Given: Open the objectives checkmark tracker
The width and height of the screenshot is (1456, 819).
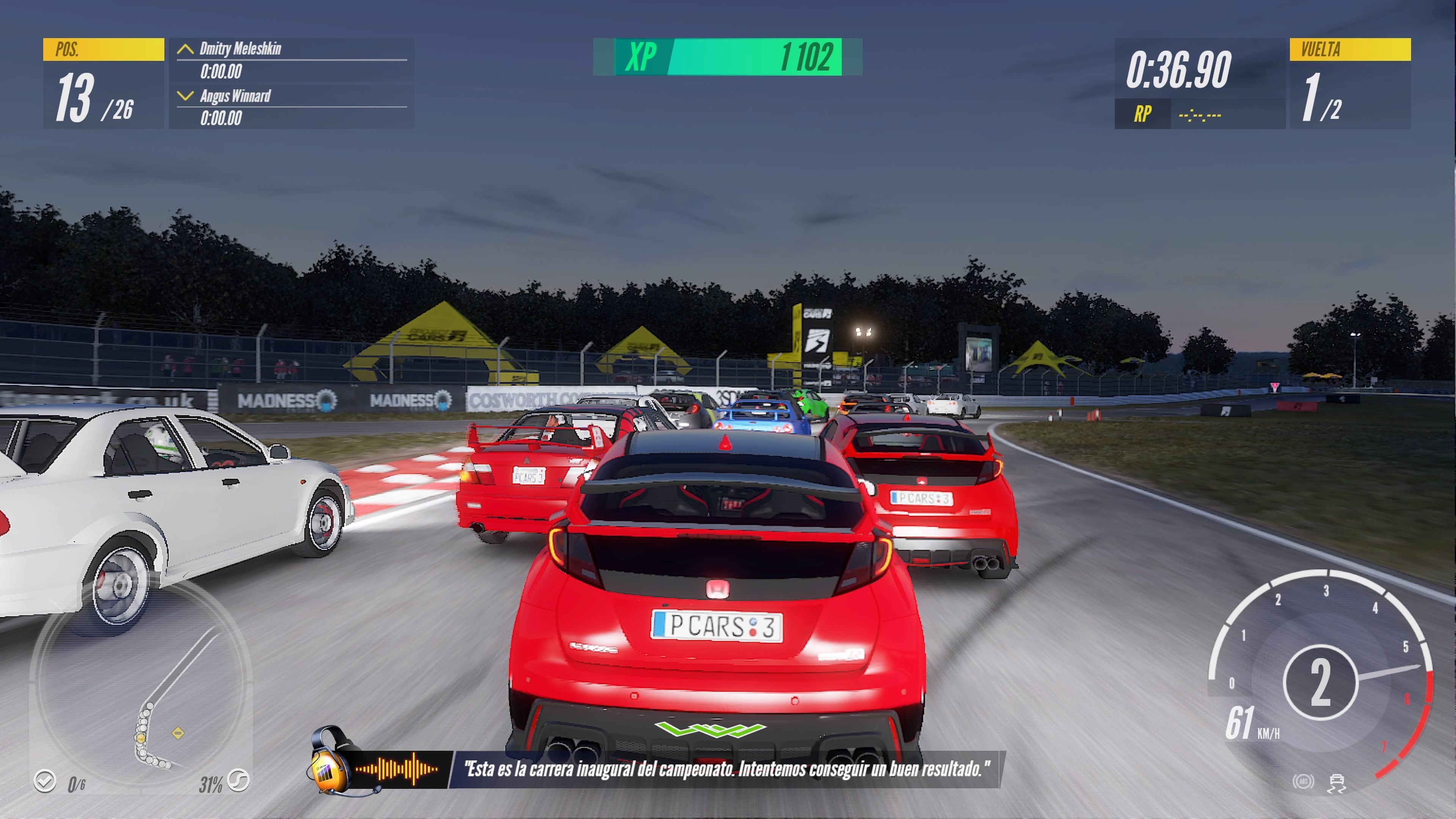Looking at the screenshot, I should pyautogui.click(x=45, y=782).
